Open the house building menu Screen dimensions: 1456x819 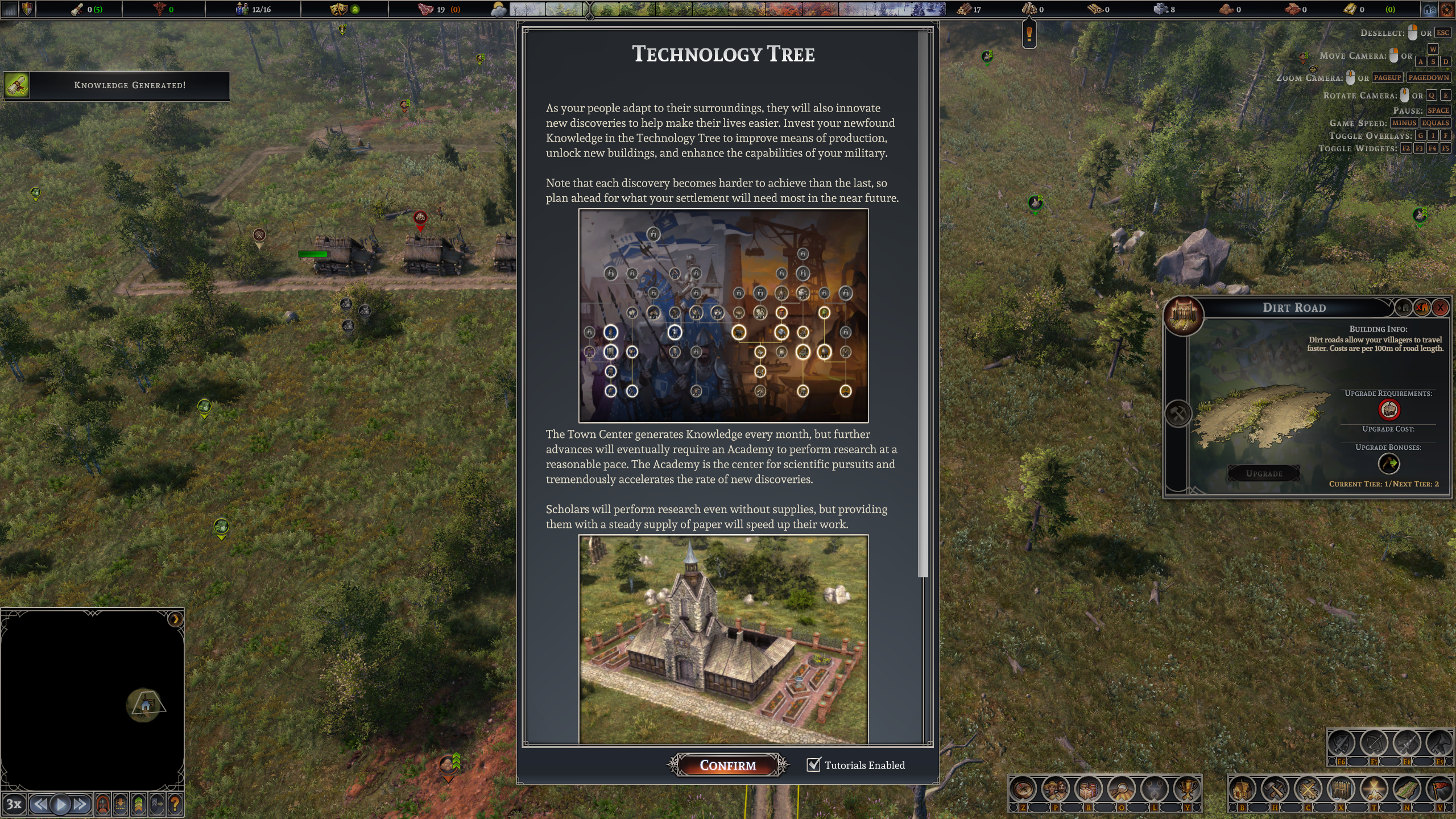pos(1242,789)
